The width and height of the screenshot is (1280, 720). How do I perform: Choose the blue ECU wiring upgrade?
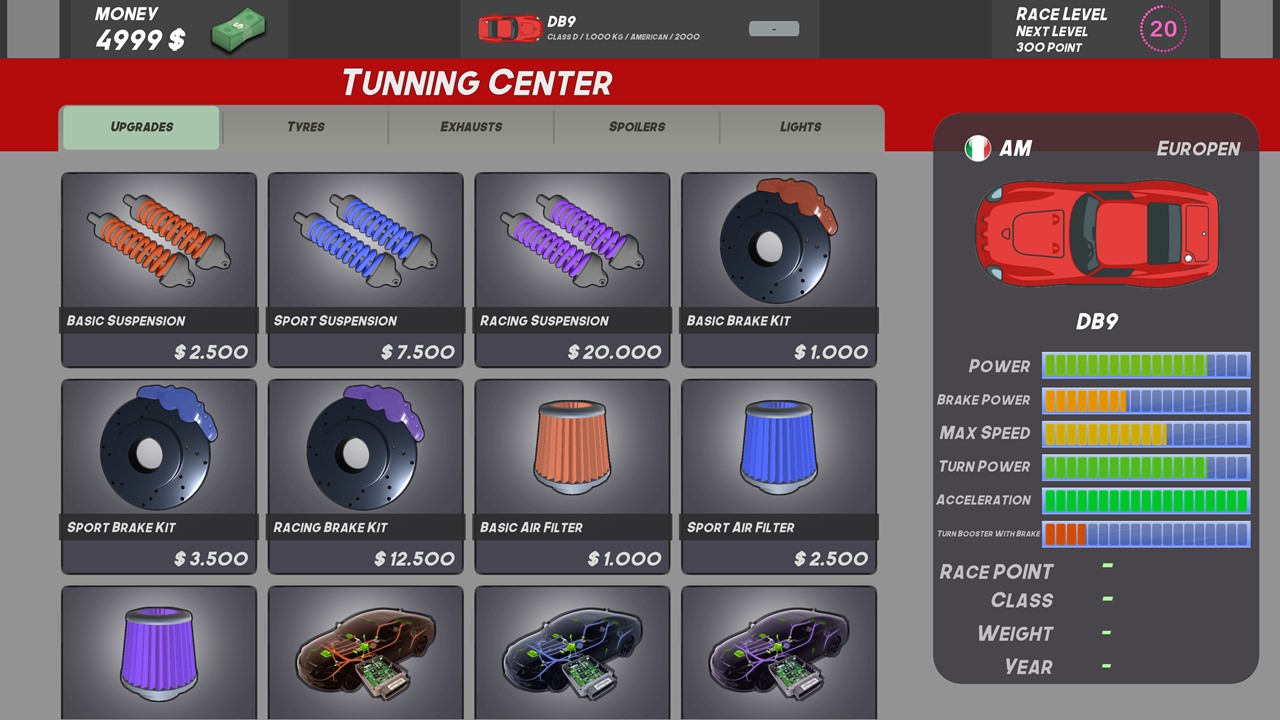click(x=571, y=650)
